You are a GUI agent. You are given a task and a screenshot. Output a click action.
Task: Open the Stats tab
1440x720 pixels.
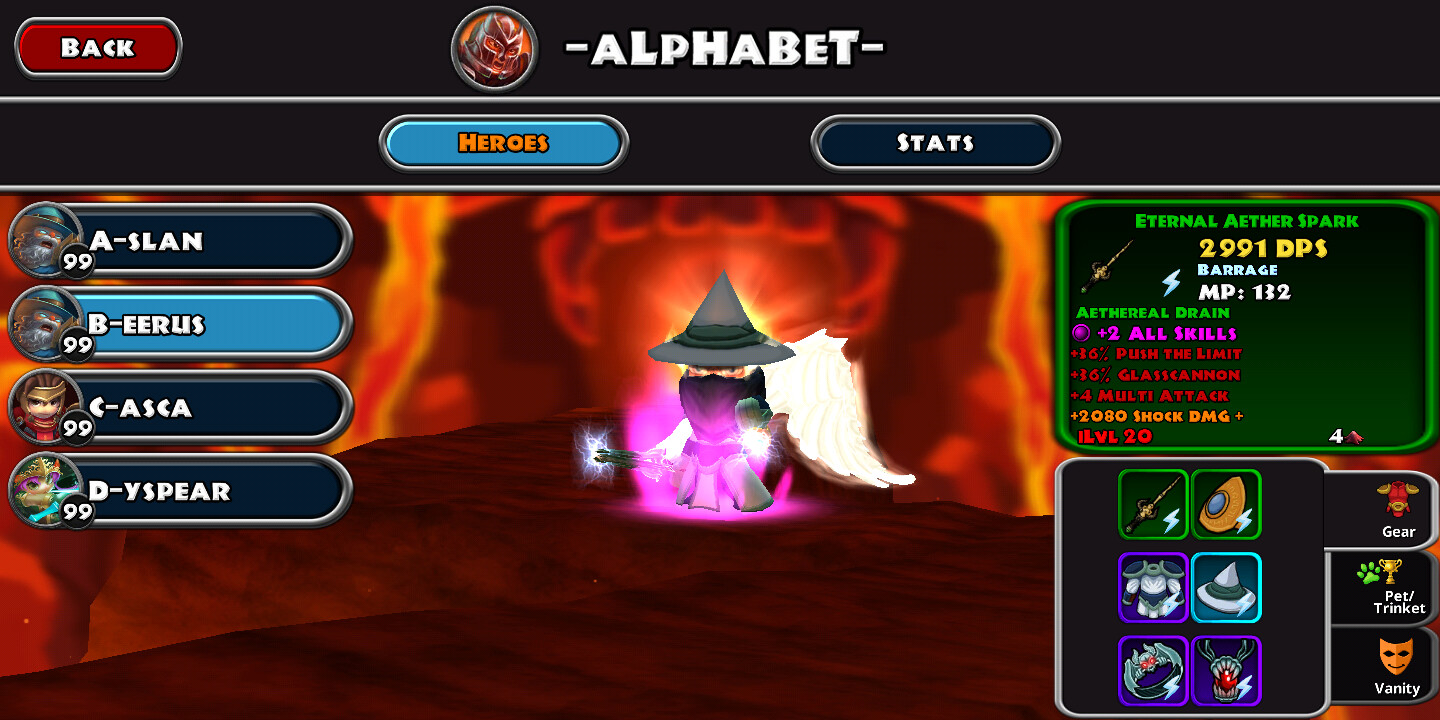[x=935, y=143]
